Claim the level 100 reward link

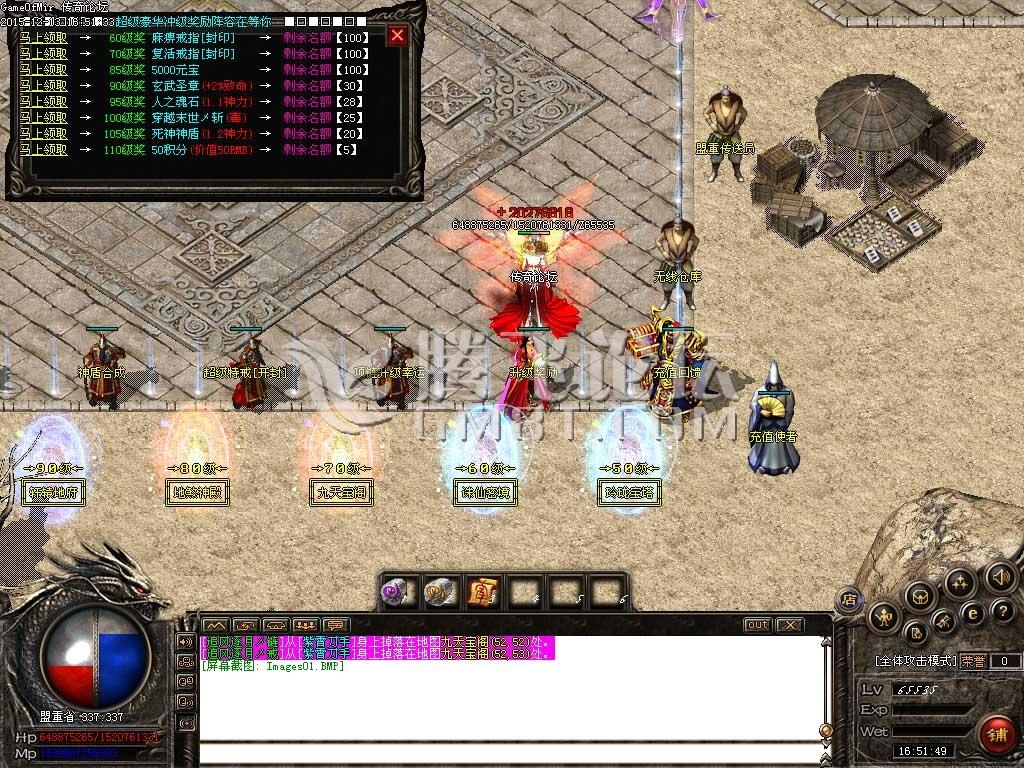tap(44, 118)
